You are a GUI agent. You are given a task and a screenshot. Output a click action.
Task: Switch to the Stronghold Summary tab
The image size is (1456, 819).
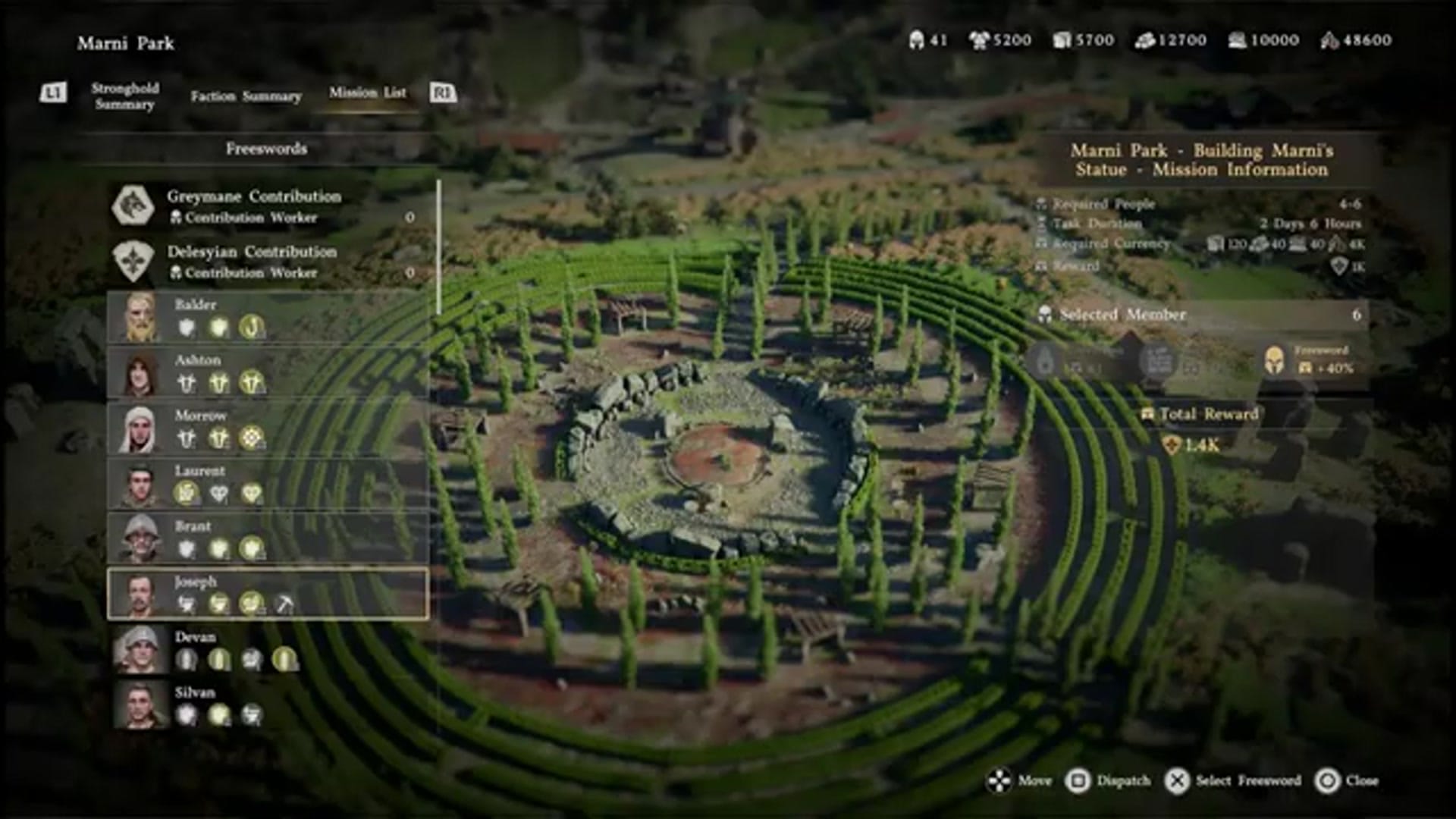pyautogui.click(x=125, y=98)
